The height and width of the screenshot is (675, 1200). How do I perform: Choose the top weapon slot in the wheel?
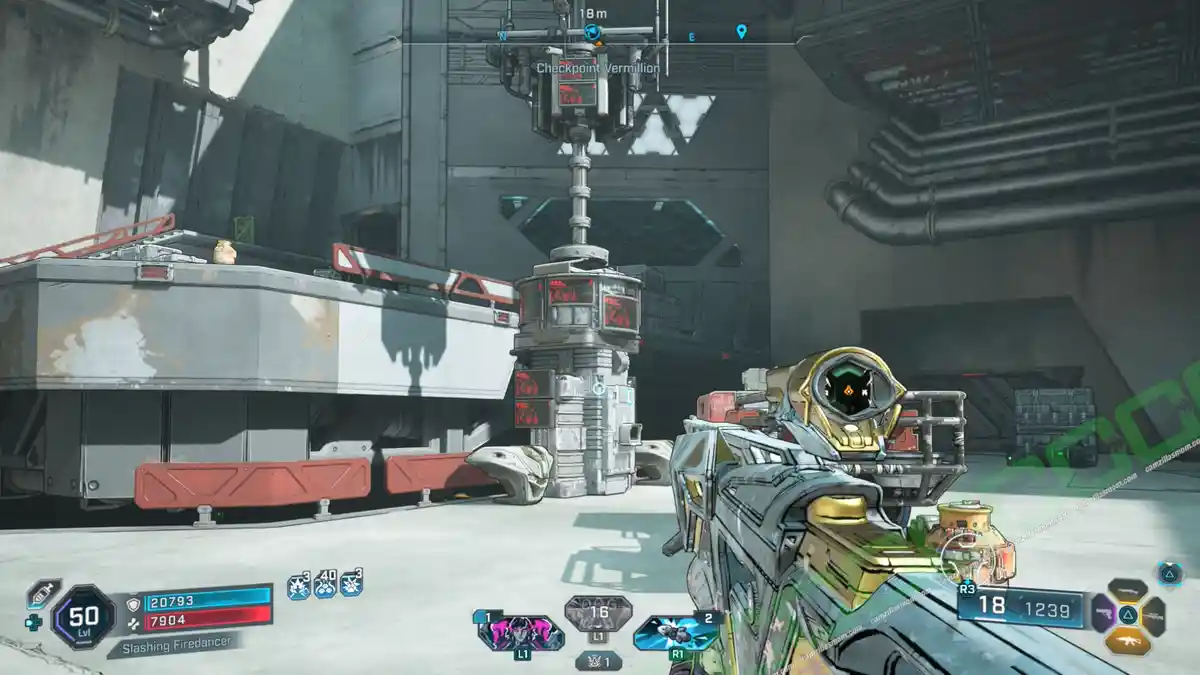click(x=1128, y=589)
